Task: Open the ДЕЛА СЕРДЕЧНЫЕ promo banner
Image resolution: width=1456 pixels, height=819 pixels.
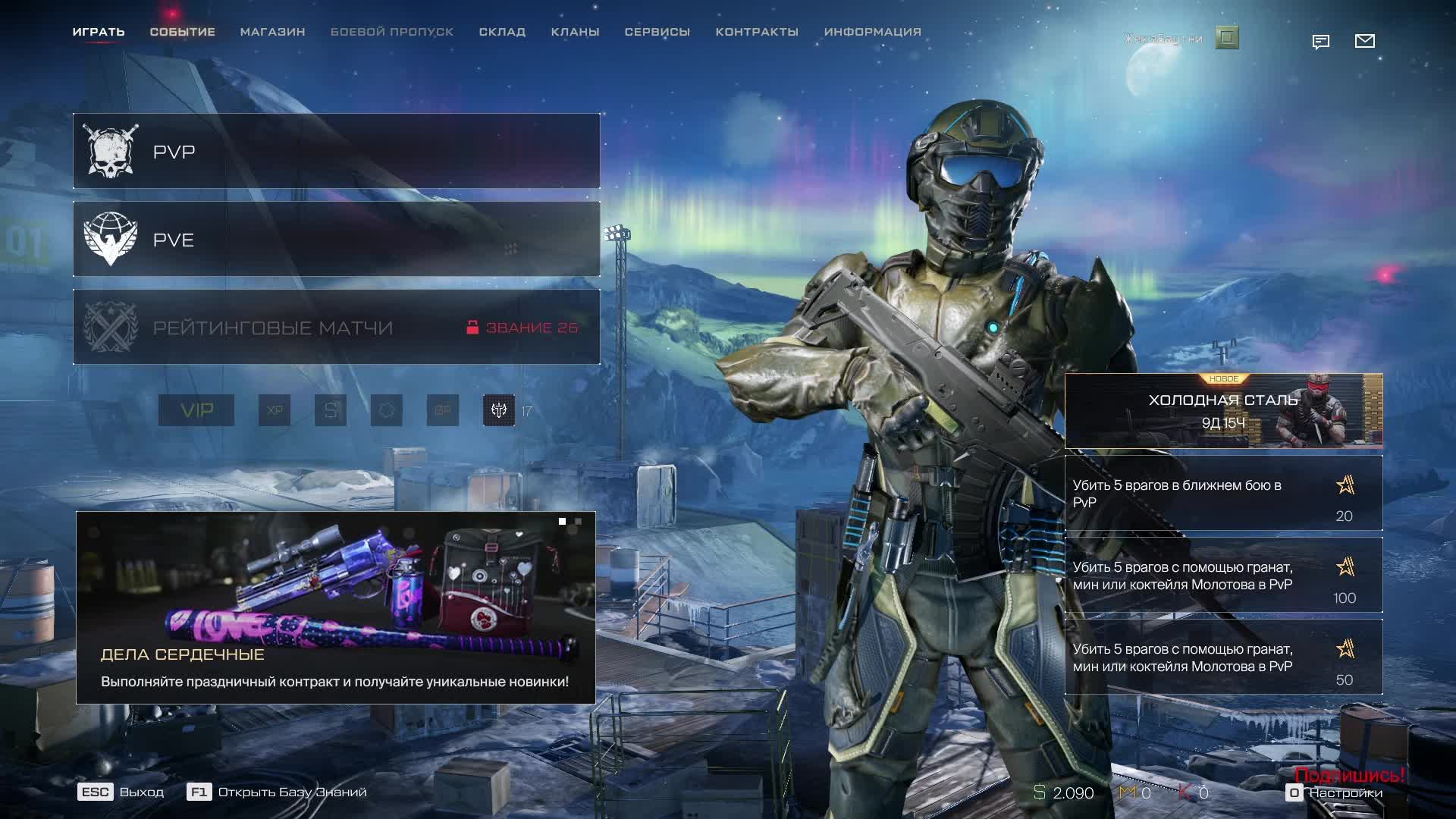Action: pyautogui.click(x=335, y=607)
